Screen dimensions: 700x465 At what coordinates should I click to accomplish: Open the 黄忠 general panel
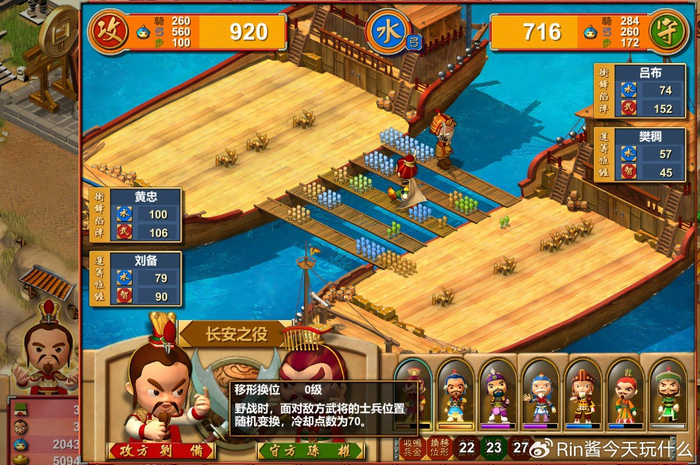(x=137, y=215)
